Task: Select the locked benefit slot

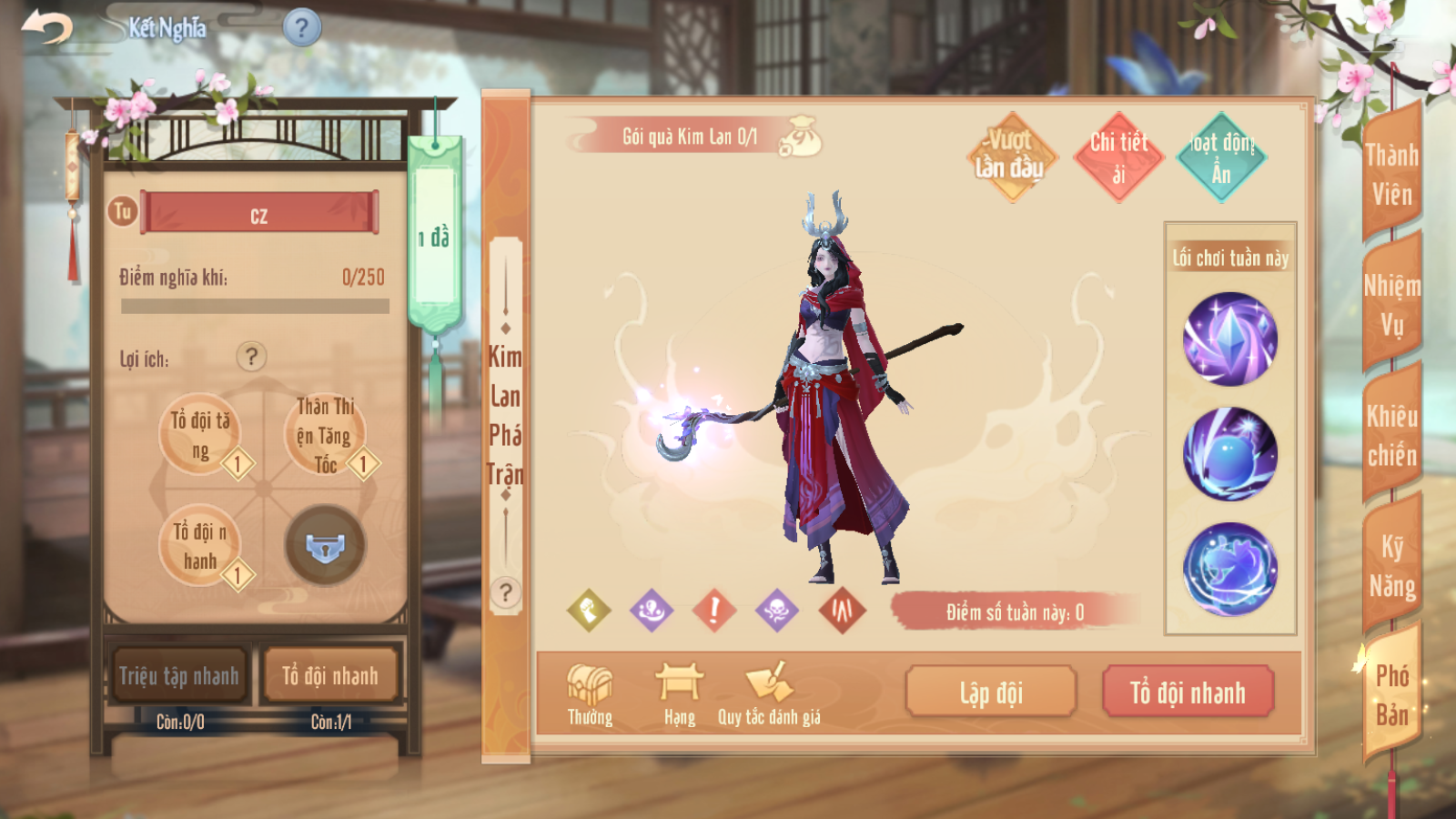Action: point(325,546)
